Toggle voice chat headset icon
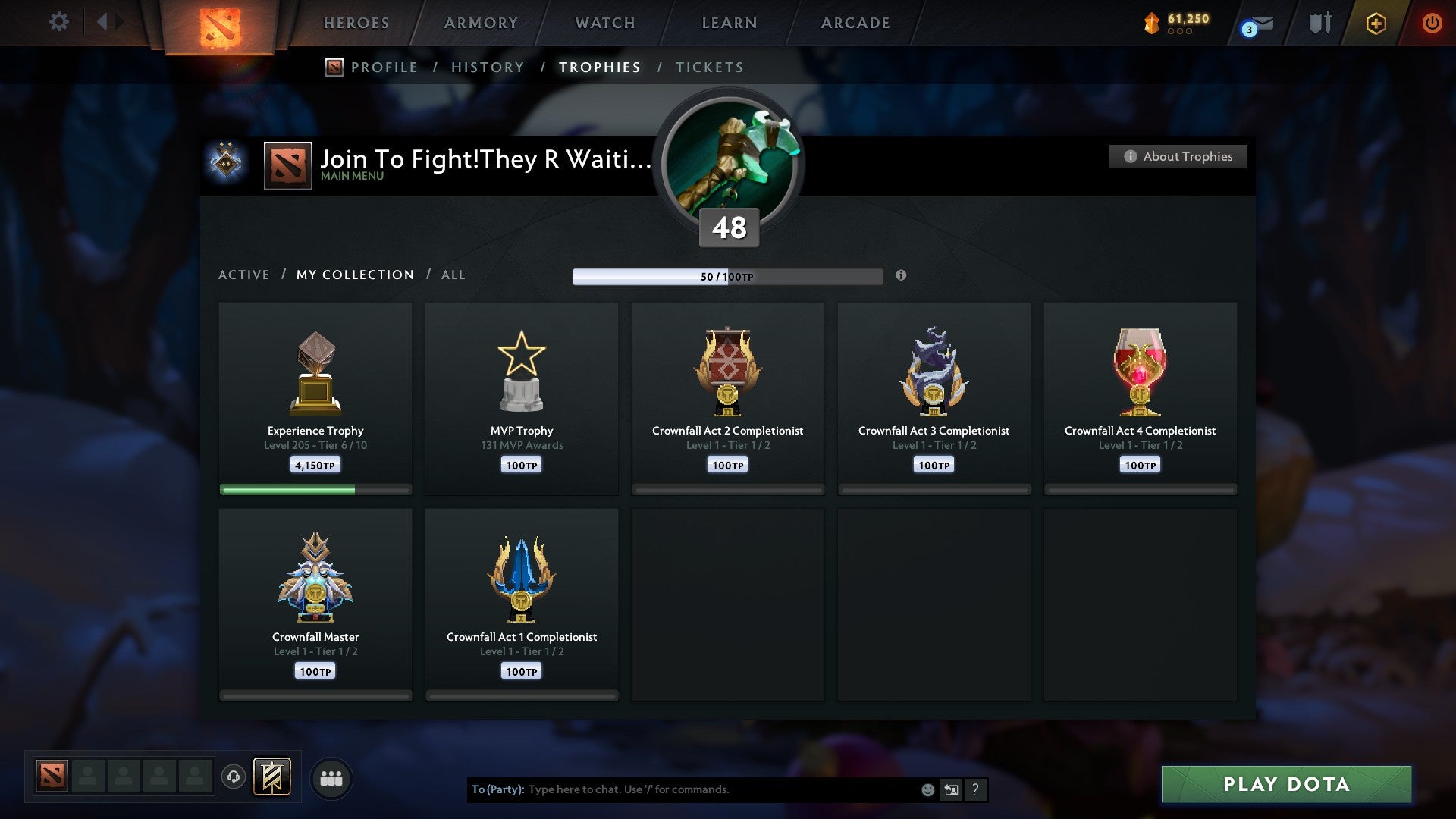Screen dimensions: 1456x819 click(x=233, y=777)
